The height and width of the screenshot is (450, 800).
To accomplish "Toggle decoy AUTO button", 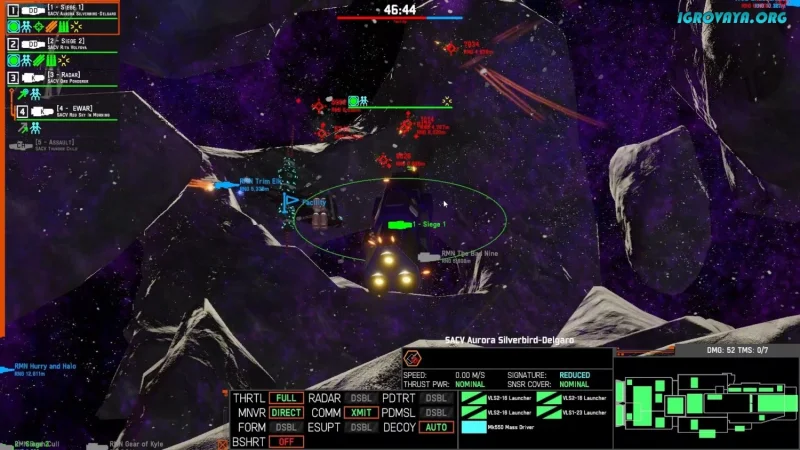I will tap(435, 427).
